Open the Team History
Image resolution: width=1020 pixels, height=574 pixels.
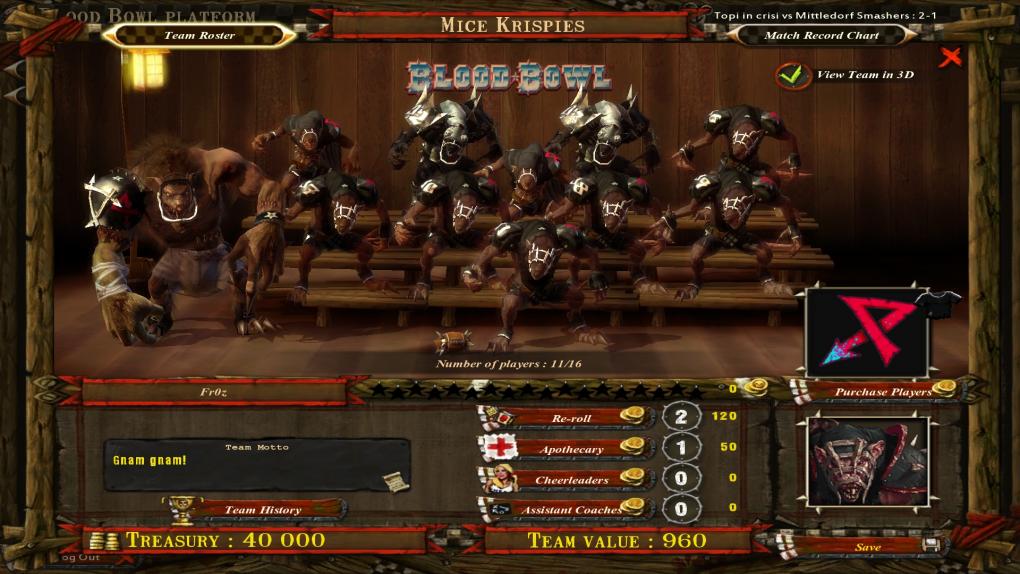pyautogui.click(x=262, y=509)
